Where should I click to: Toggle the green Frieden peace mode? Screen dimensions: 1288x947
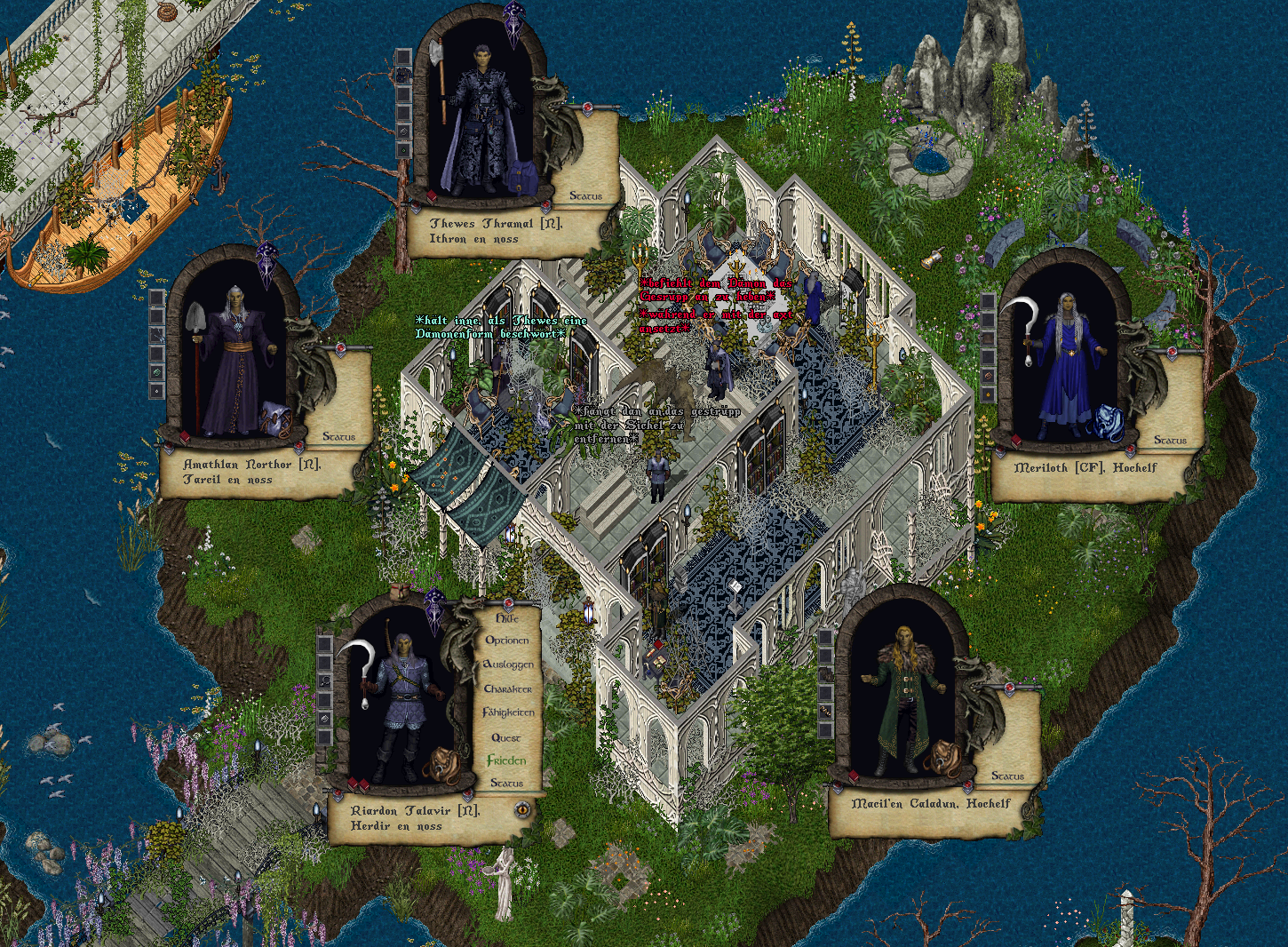point(506,760)
